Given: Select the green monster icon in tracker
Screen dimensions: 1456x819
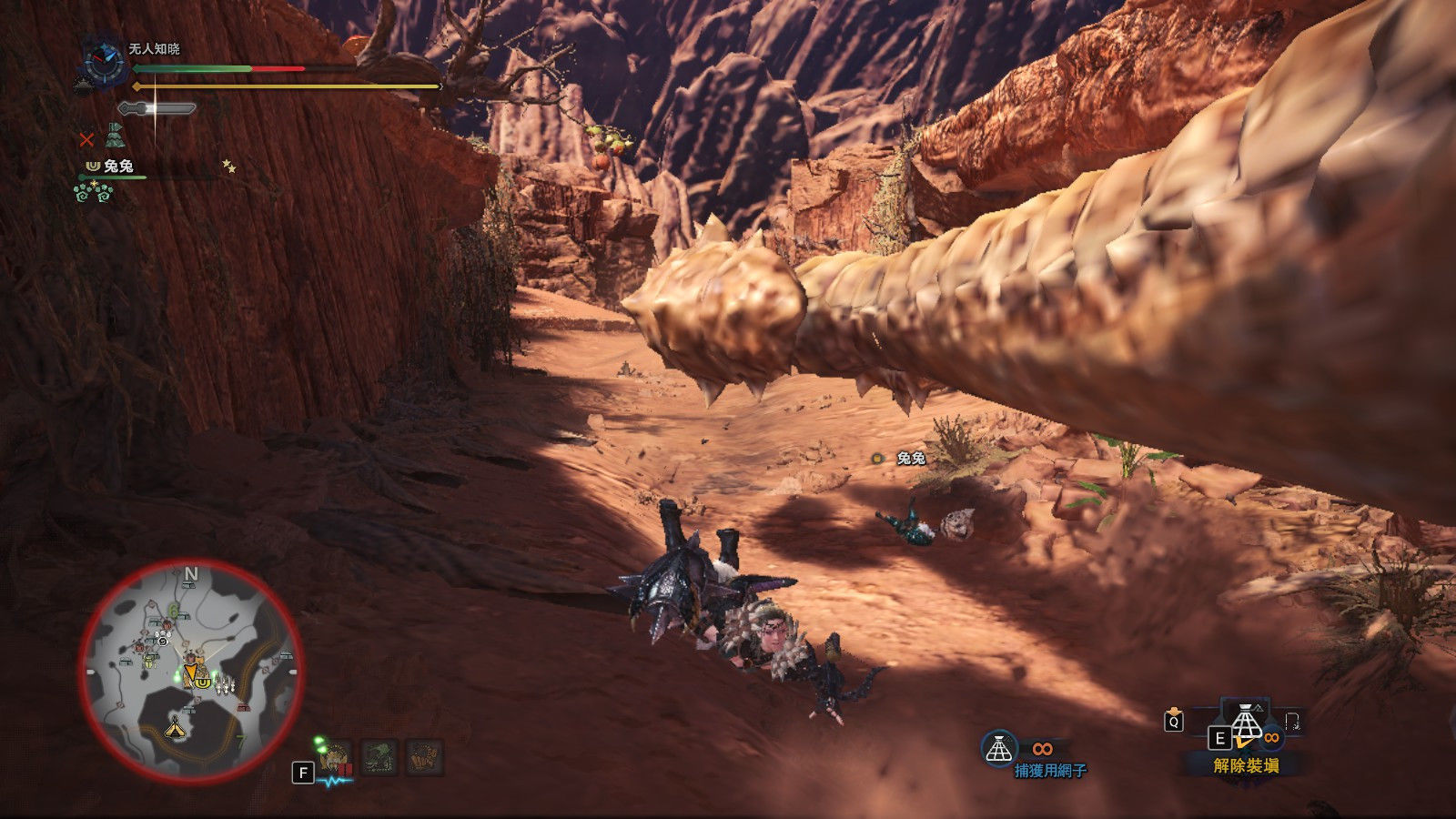Looking at the screenshot, I should tap(379, 757).
